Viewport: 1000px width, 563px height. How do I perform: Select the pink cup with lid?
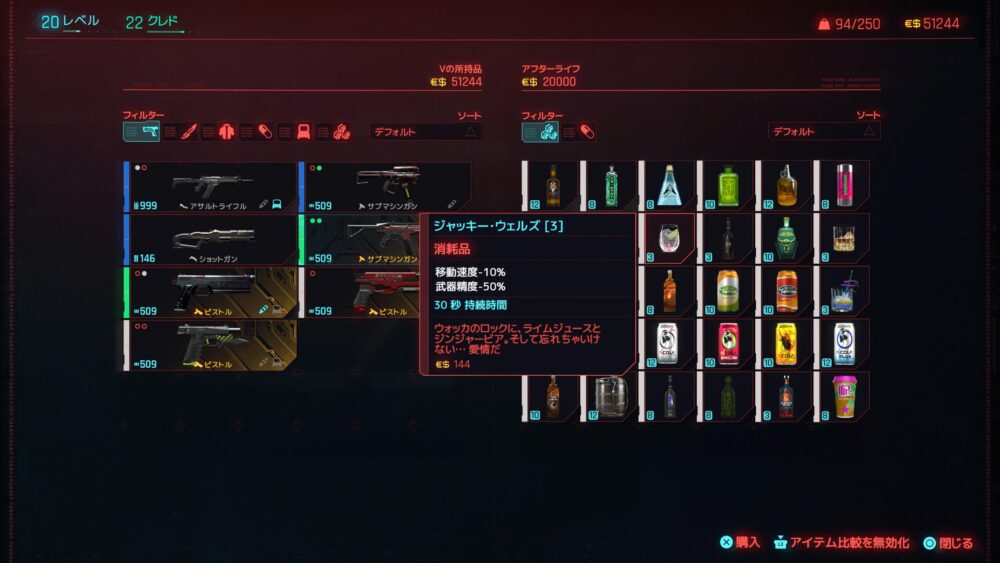tap(844, 396)
